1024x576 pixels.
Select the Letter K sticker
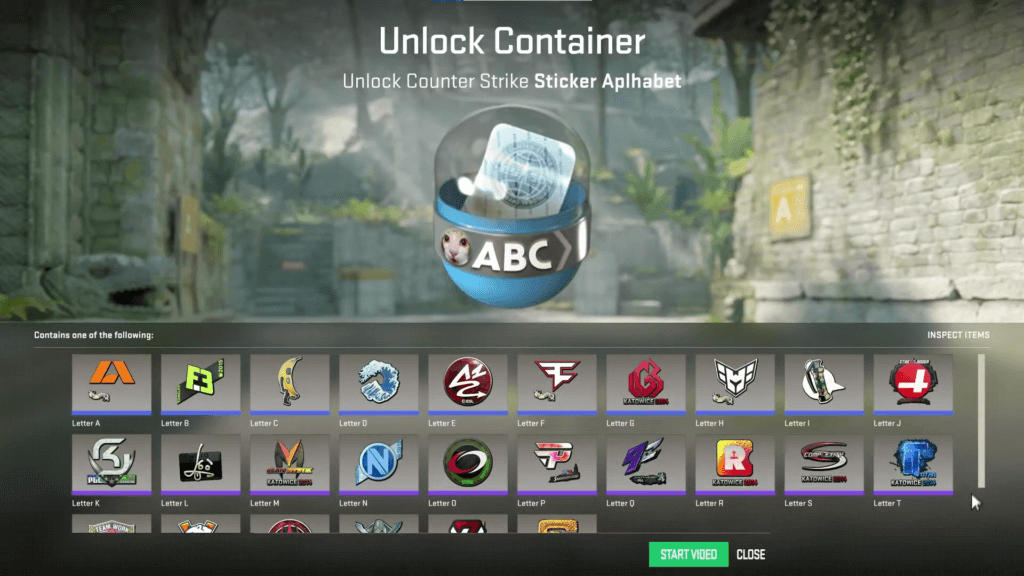click(x=111, y=464)
